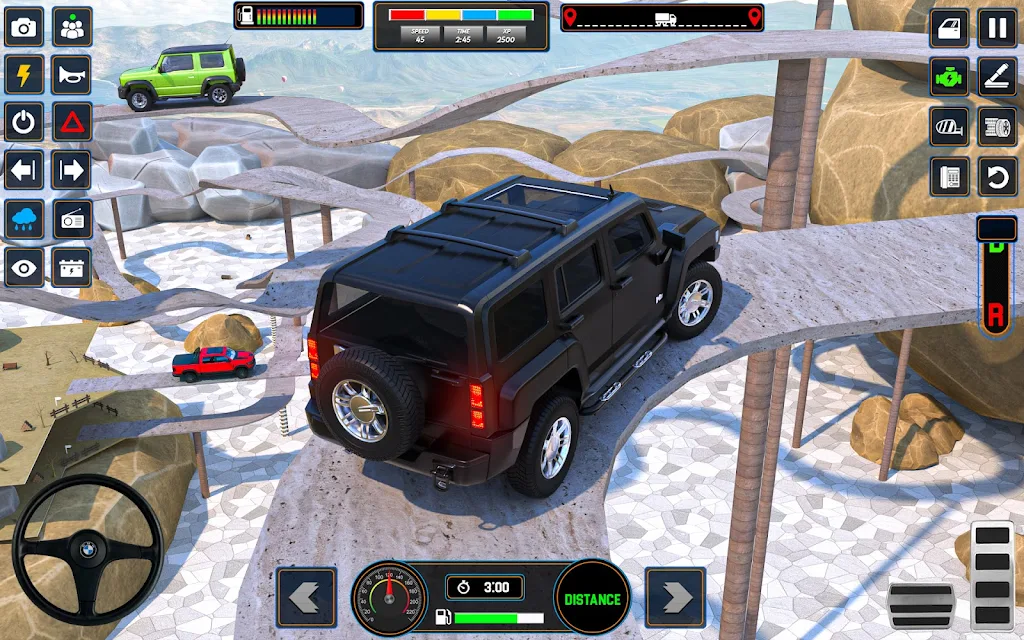The image size is (1024, 640).
Task: Toggle the engine power button
Action: (24, 122)
